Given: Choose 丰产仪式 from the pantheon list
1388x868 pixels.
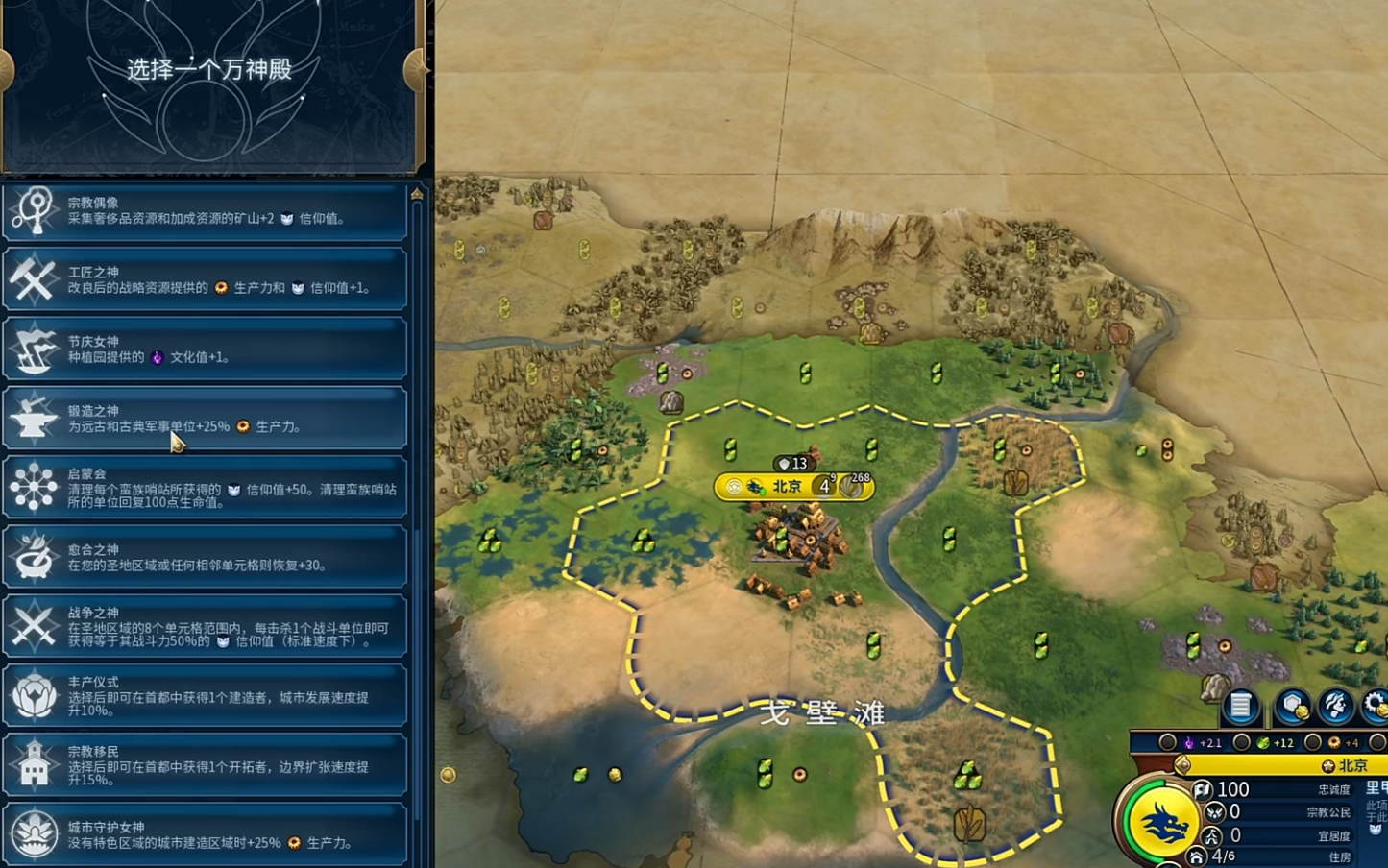Looking at the screenshot, I should pyautogui.click(x=206, y=695).
